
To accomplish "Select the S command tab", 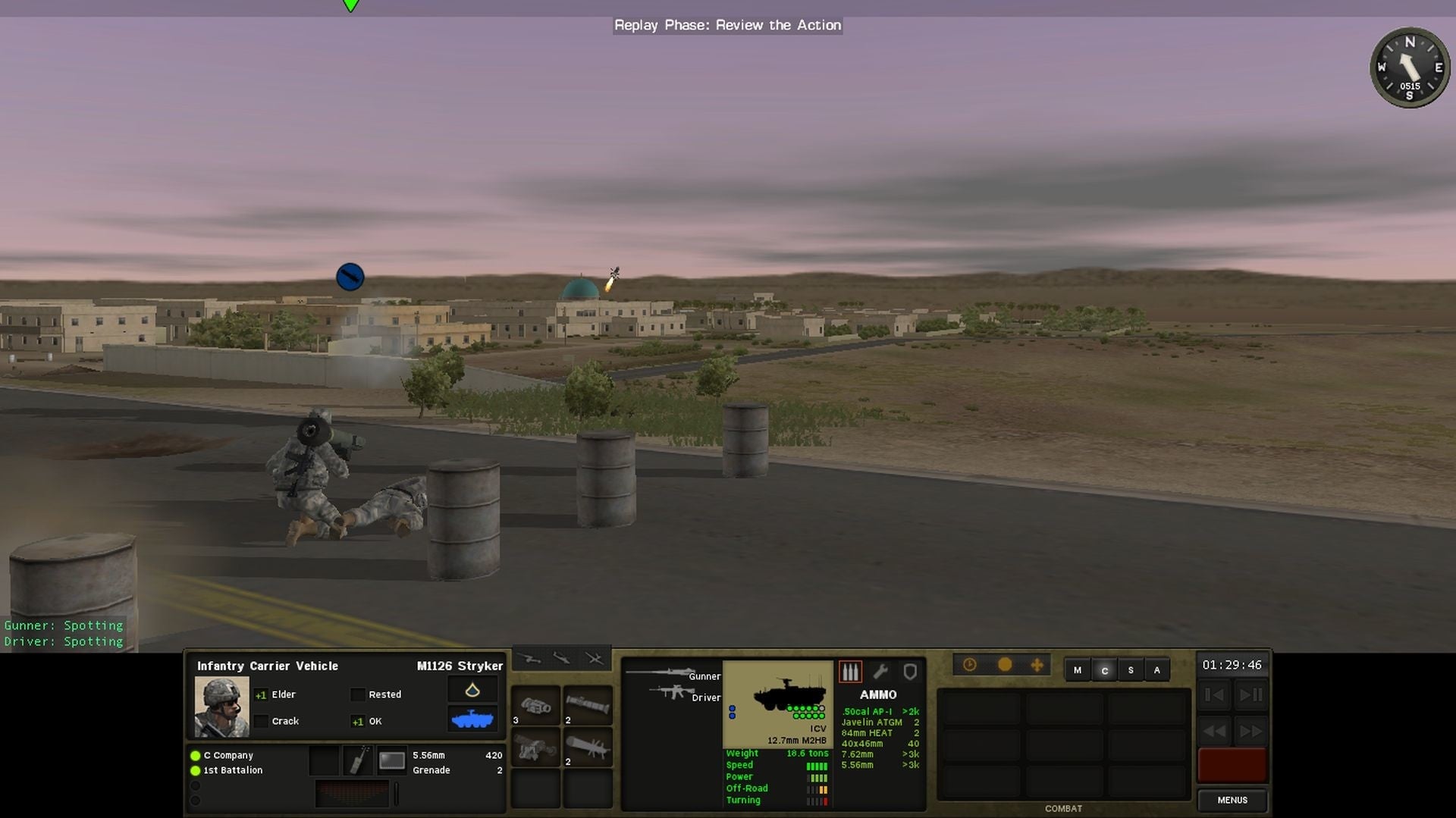I will pyautogui.click(x=1131, y=670).
